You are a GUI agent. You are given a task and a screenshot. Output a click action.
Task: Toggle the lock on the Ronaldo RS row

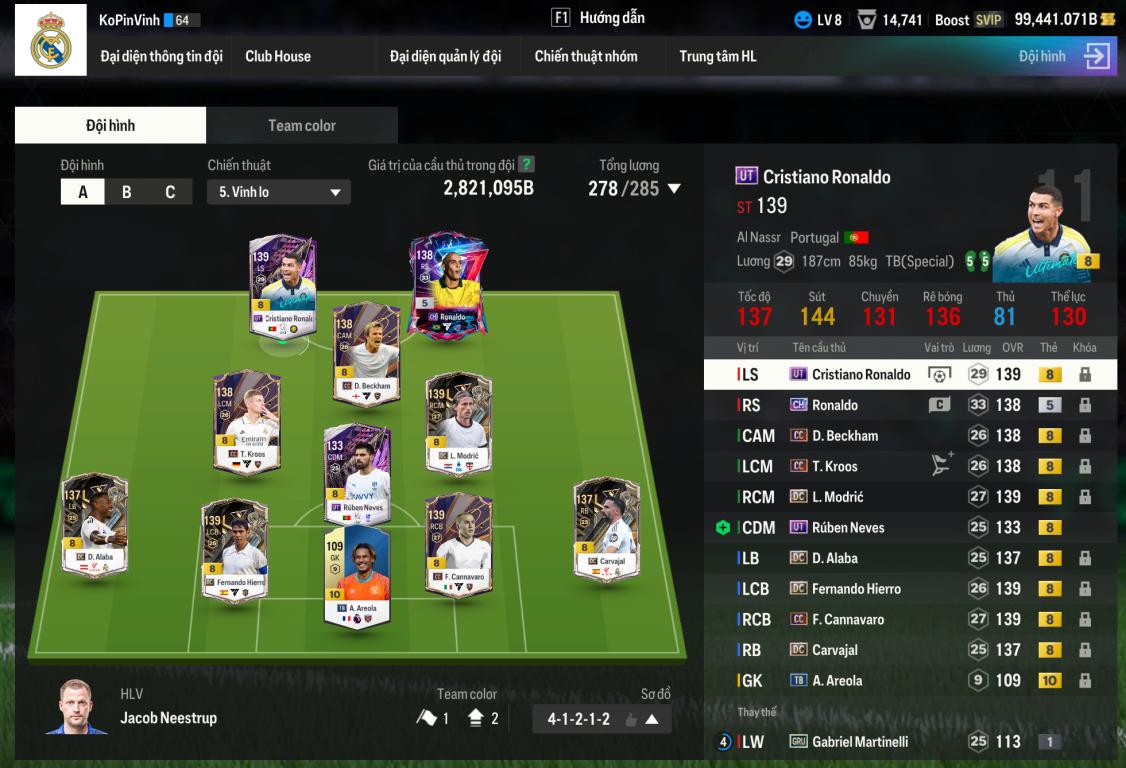1084,405
